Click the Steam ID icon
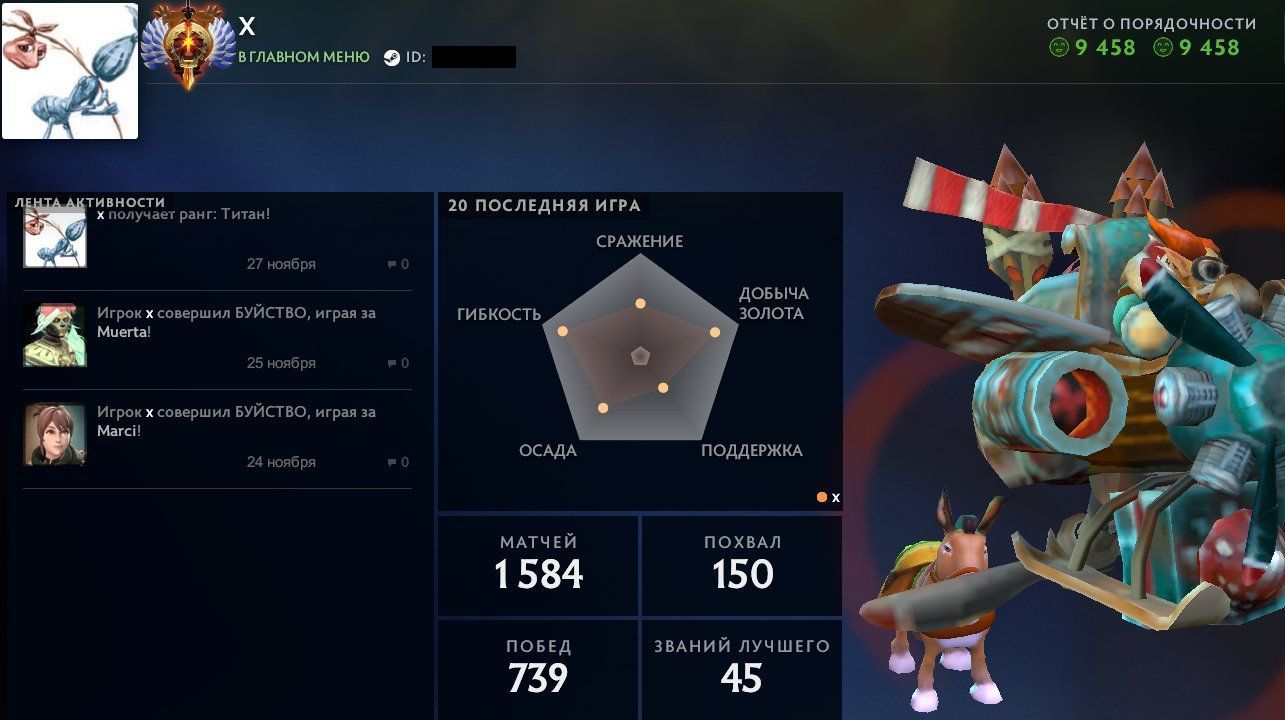This screenshot has width=1285, height=720. coord(391,58)
